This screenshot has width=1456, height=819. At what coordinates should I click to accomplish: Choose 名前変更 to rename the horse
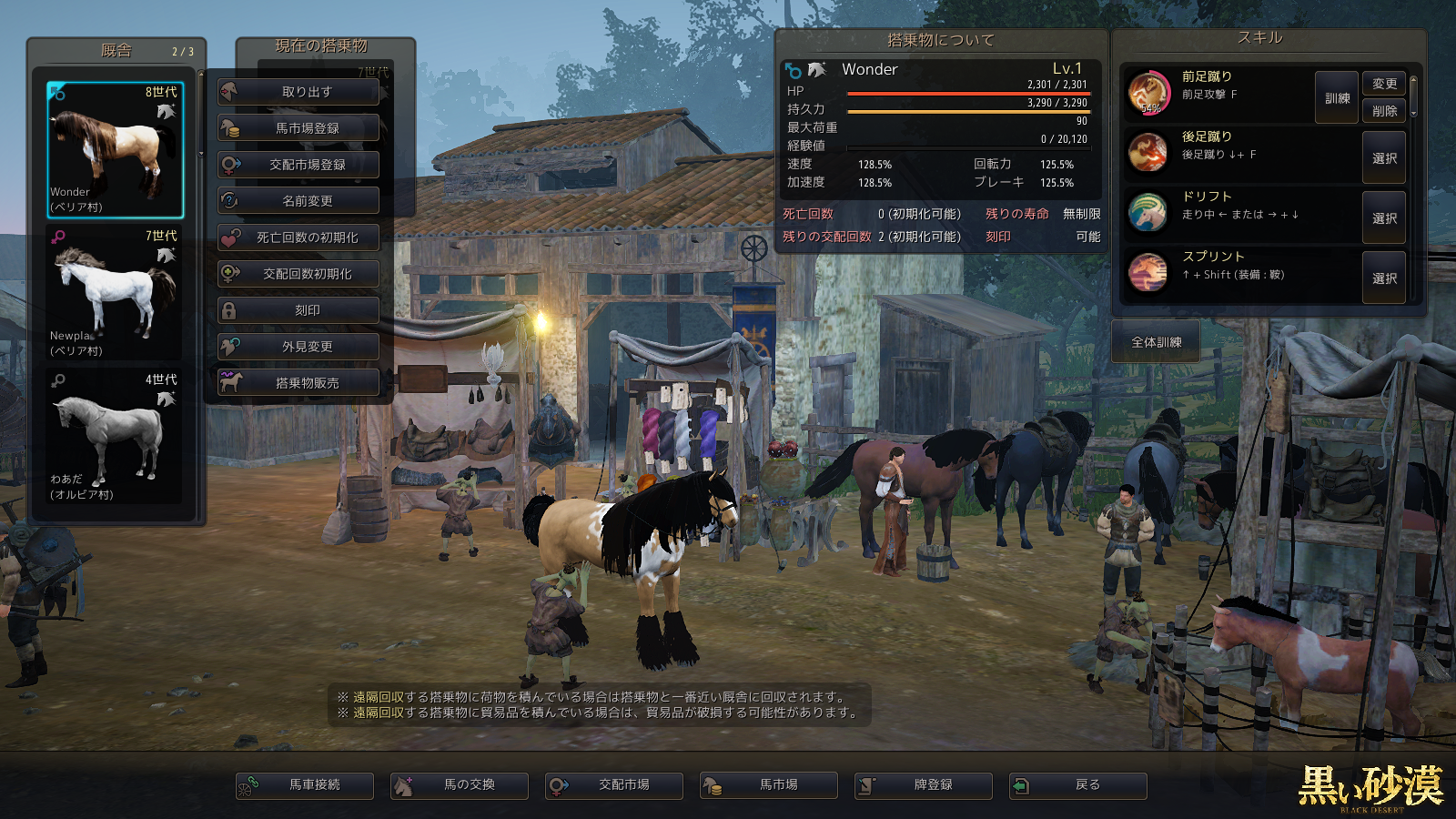[298, 201]
